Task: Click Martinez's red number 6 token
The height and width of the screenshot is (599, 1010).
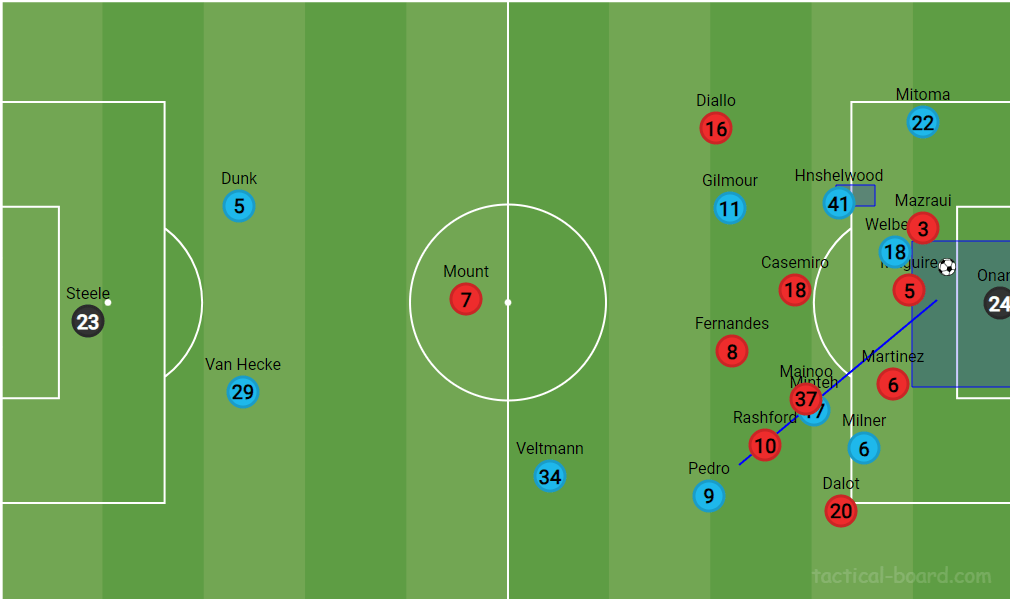Action: [x=893, y=384]
